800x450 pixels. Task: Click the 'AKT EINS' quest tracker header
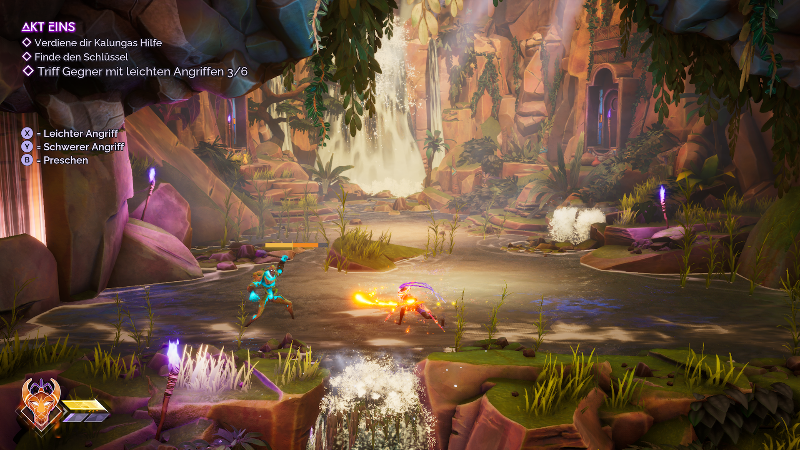pyautogui.click(x=51, y=27)
